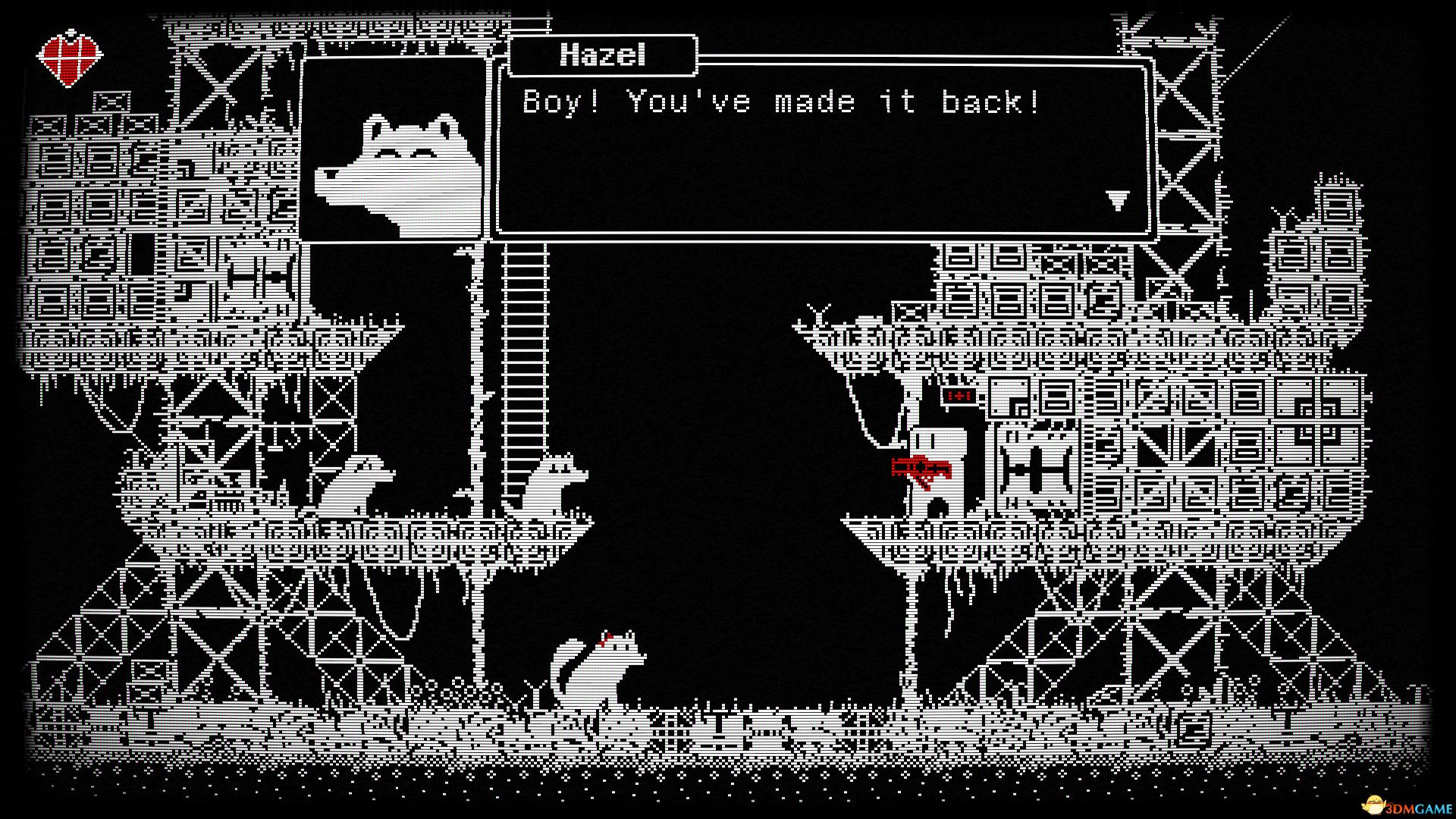Click the red health readout above the mech

(x=957, y=395)
